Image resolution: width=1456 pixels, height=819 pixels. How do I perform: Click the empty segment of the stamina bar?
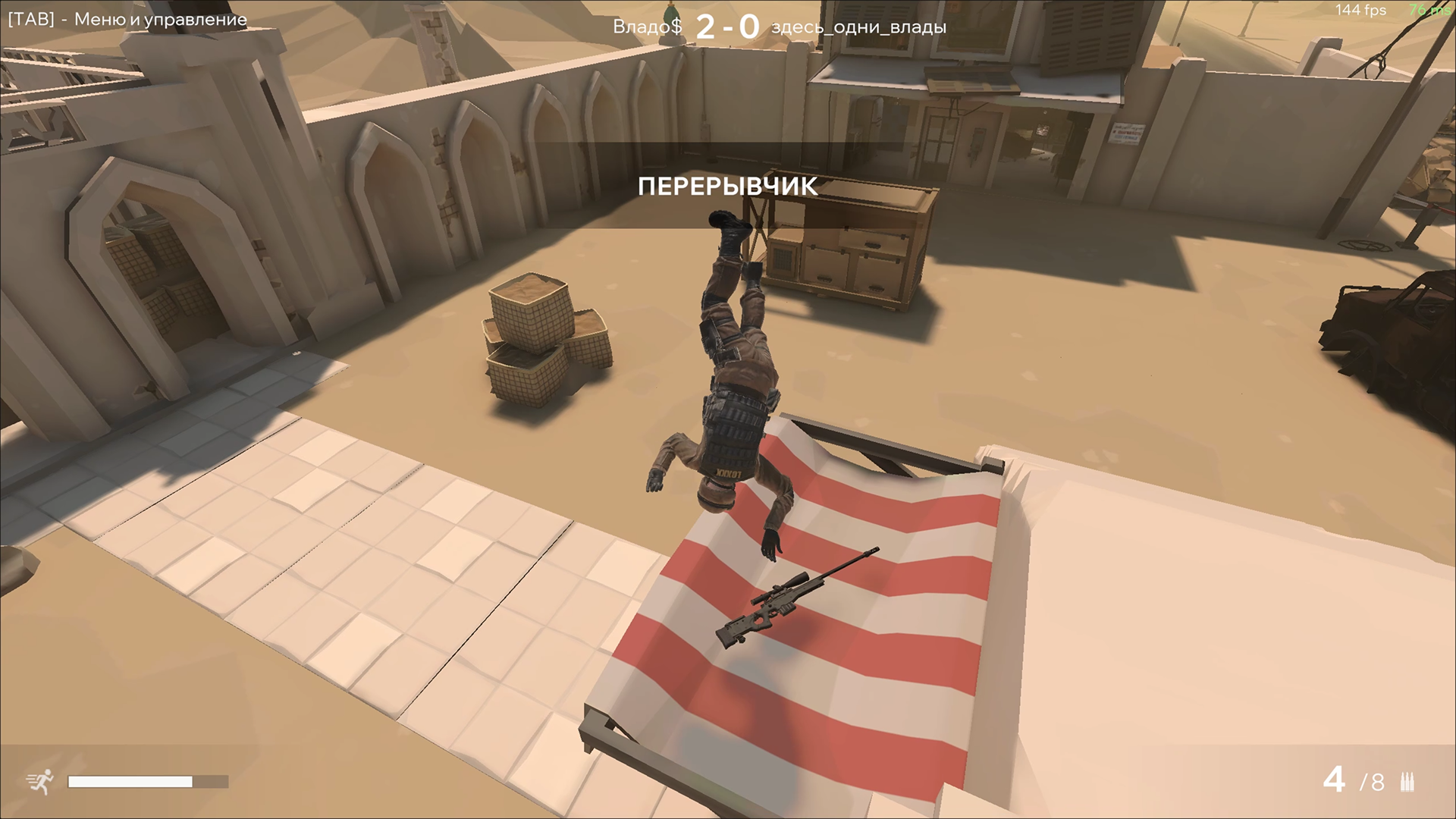(211, 781)
